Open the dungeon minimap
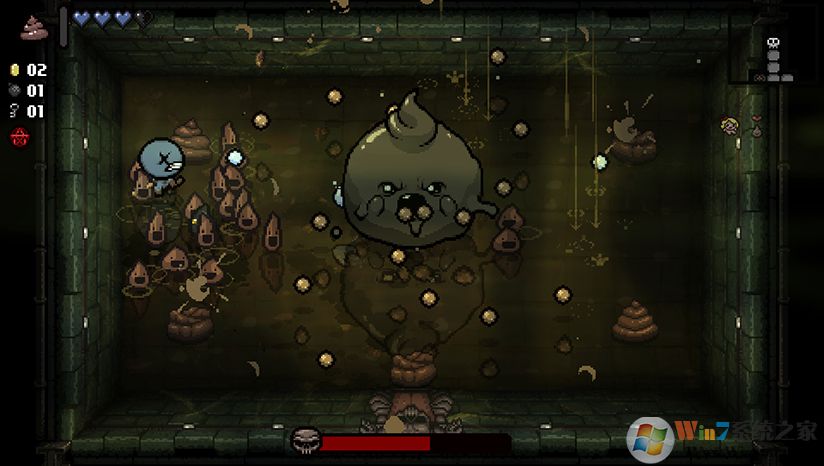This screenshot has width=824, height=466. 774,62
